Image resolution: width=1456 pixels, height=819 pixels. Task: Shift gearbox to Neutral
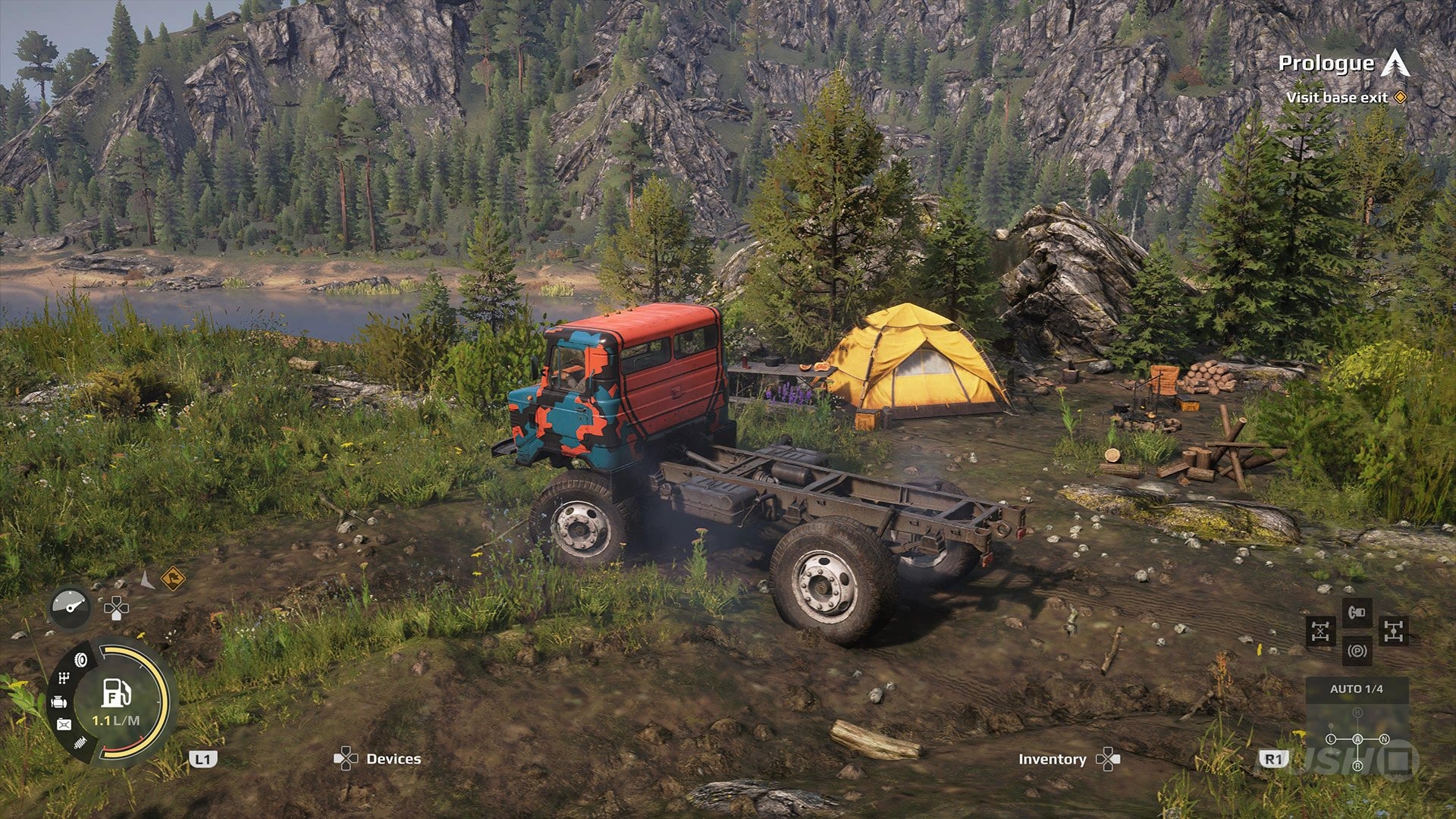[1384, 739]
